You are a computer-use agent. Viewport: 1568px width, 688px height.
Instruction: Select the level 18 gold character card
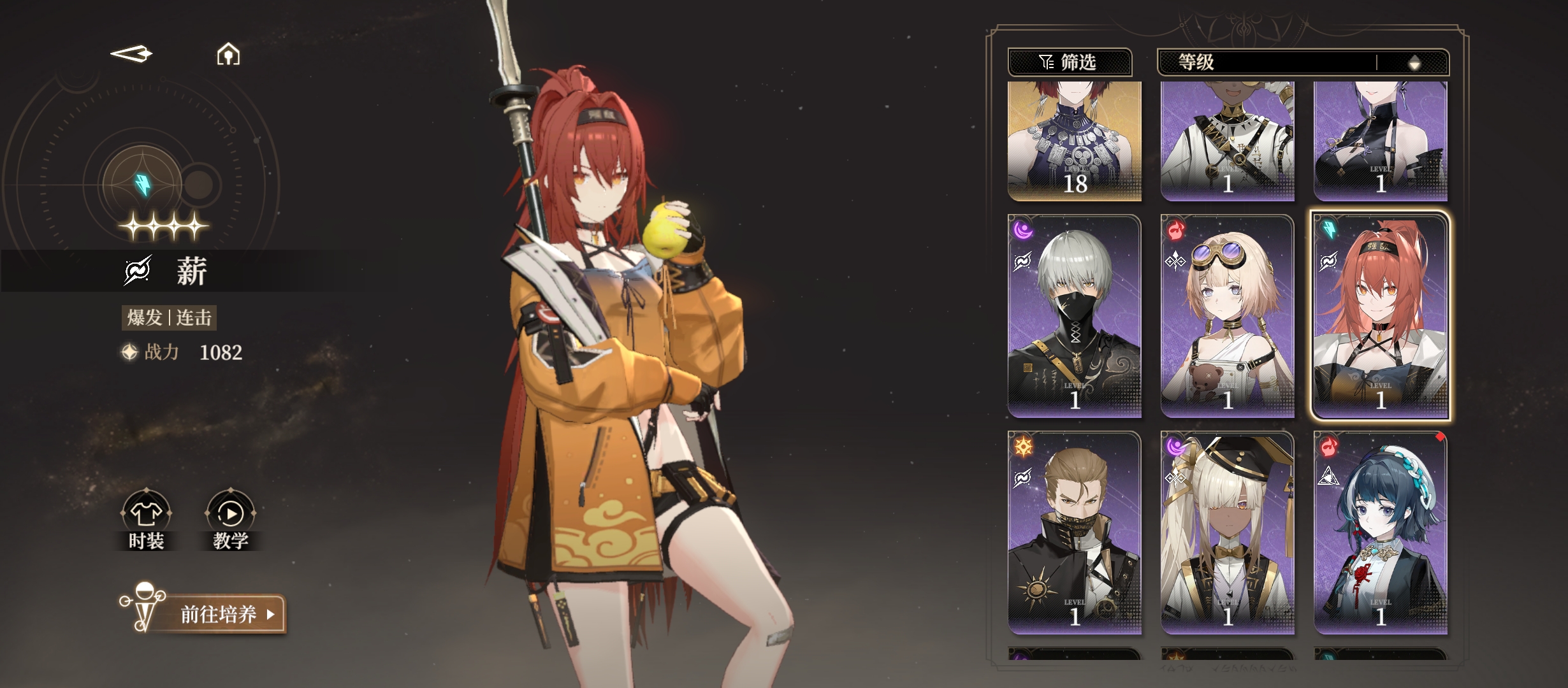tap(1075, 141)
